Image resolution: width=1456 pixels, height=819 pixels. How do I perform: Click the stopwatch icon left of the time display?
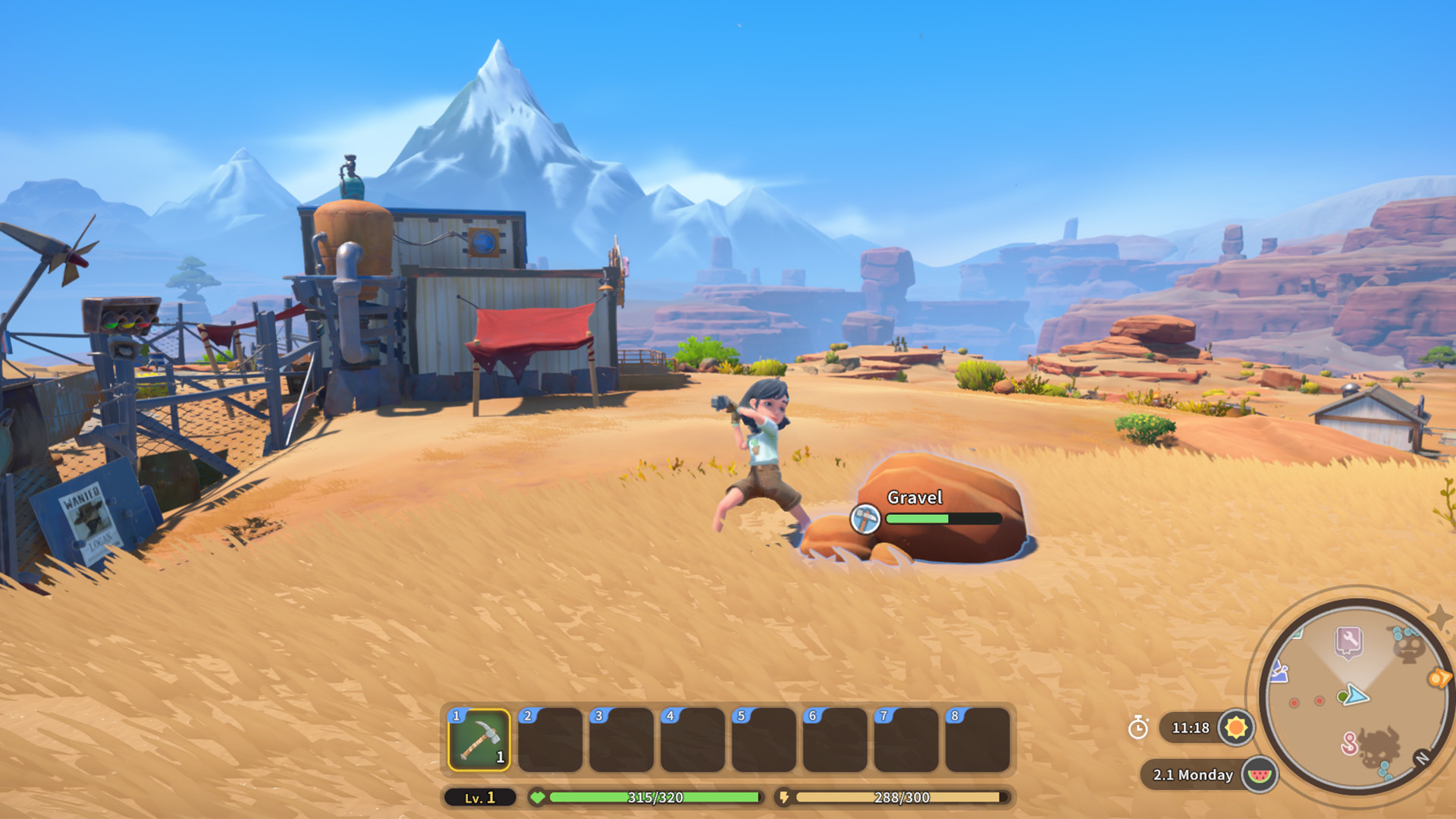pyautogui.click(x=1138, y=728)
